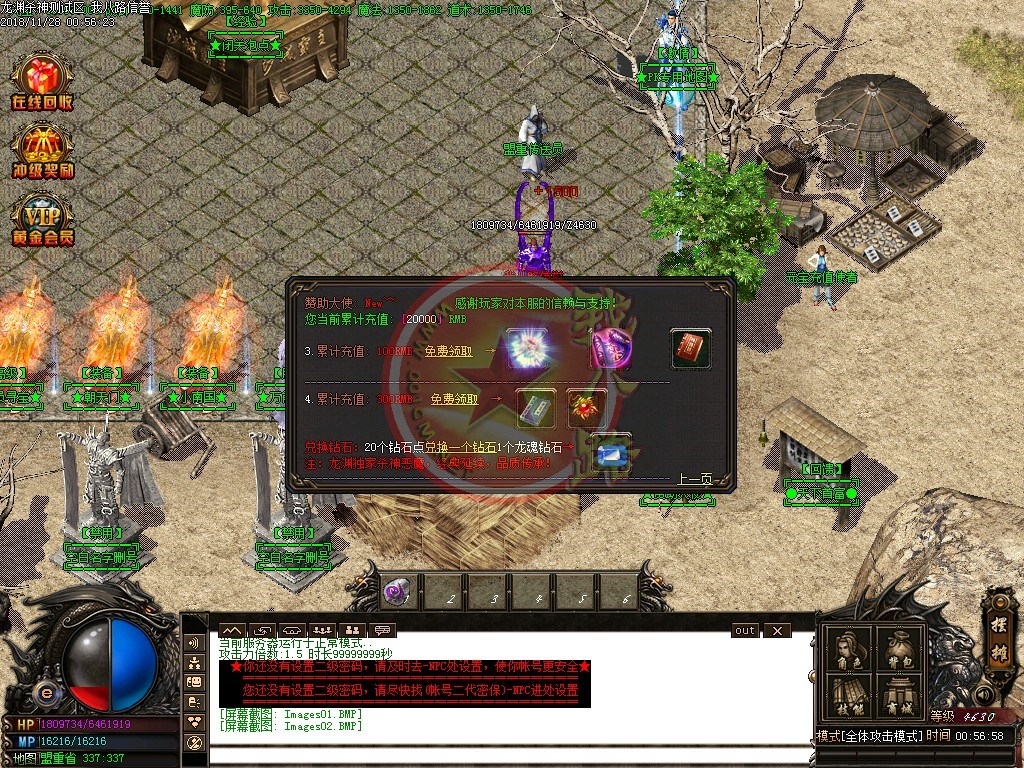Open the VIP 黄金会员 gold member icon

tap(41, 219)
